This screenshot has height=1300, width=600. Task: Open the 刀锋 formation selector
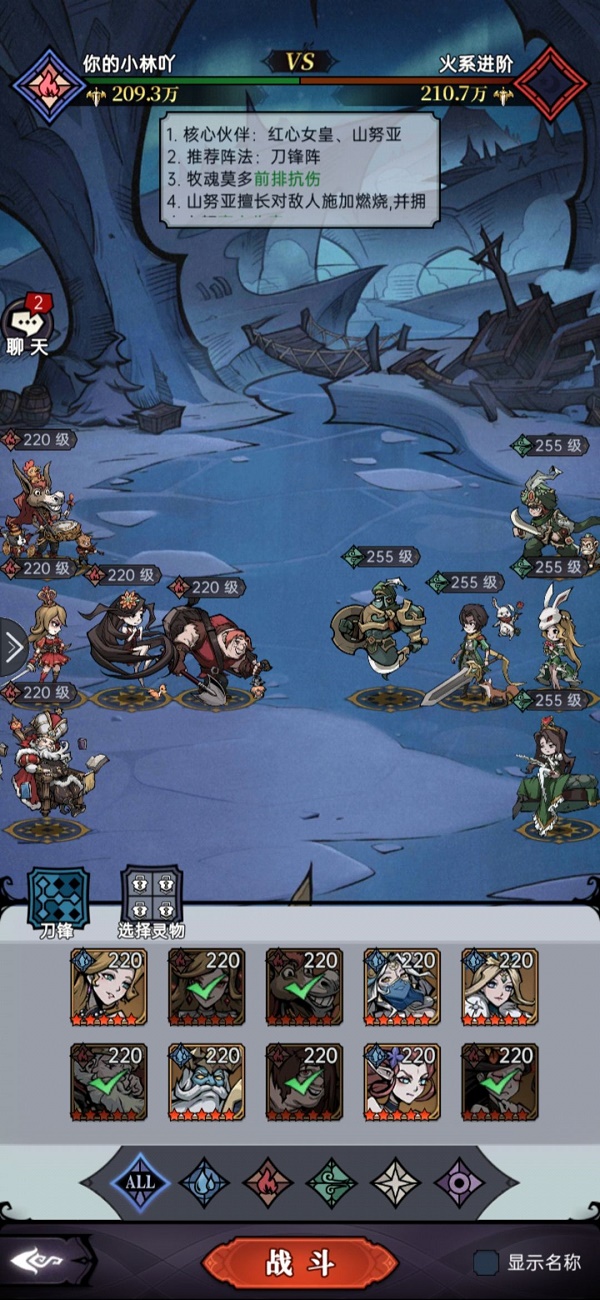click(x=58, y=896)
